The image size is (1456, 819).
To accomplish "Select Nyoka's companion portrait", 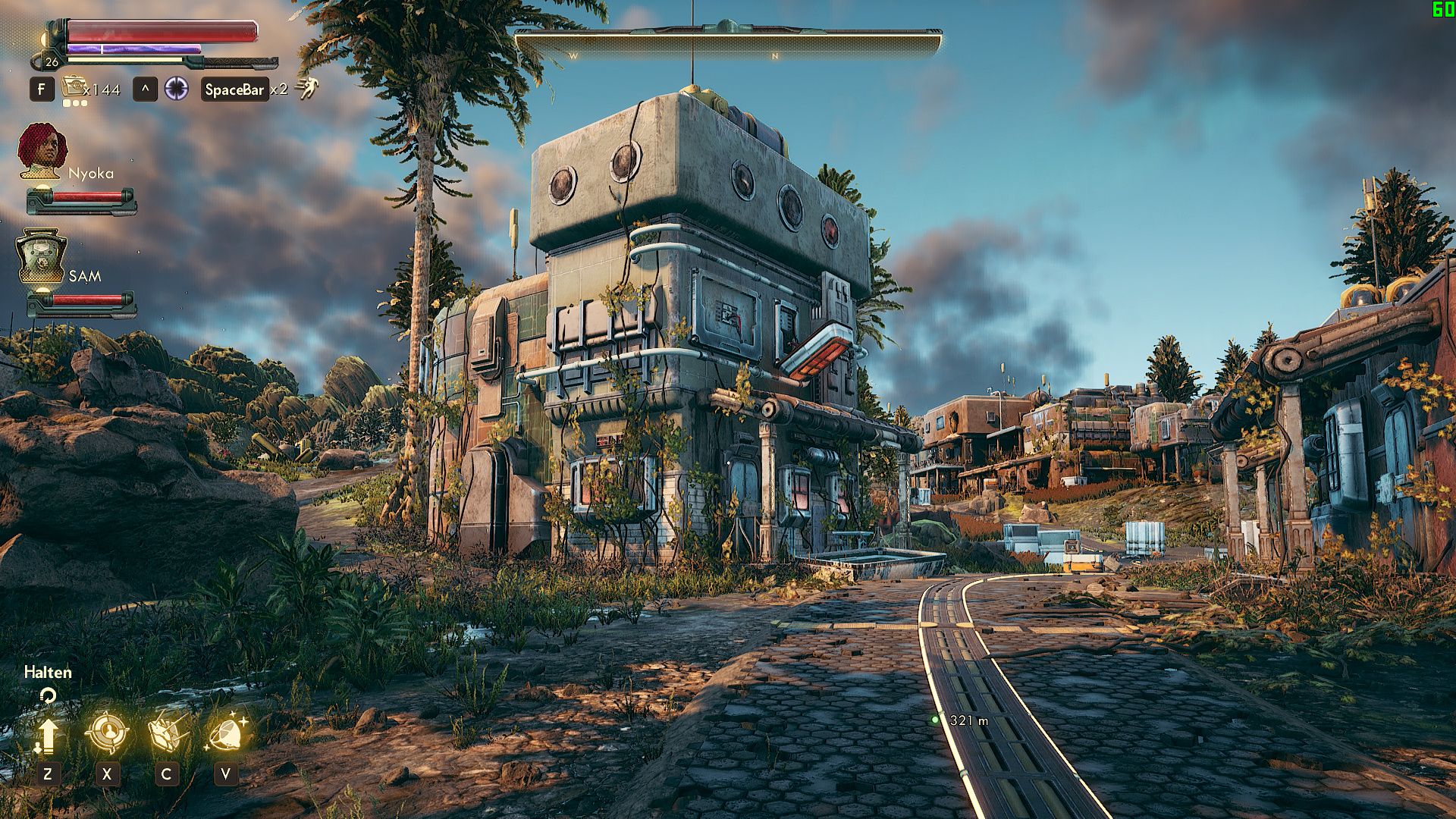I will [42, 151].
